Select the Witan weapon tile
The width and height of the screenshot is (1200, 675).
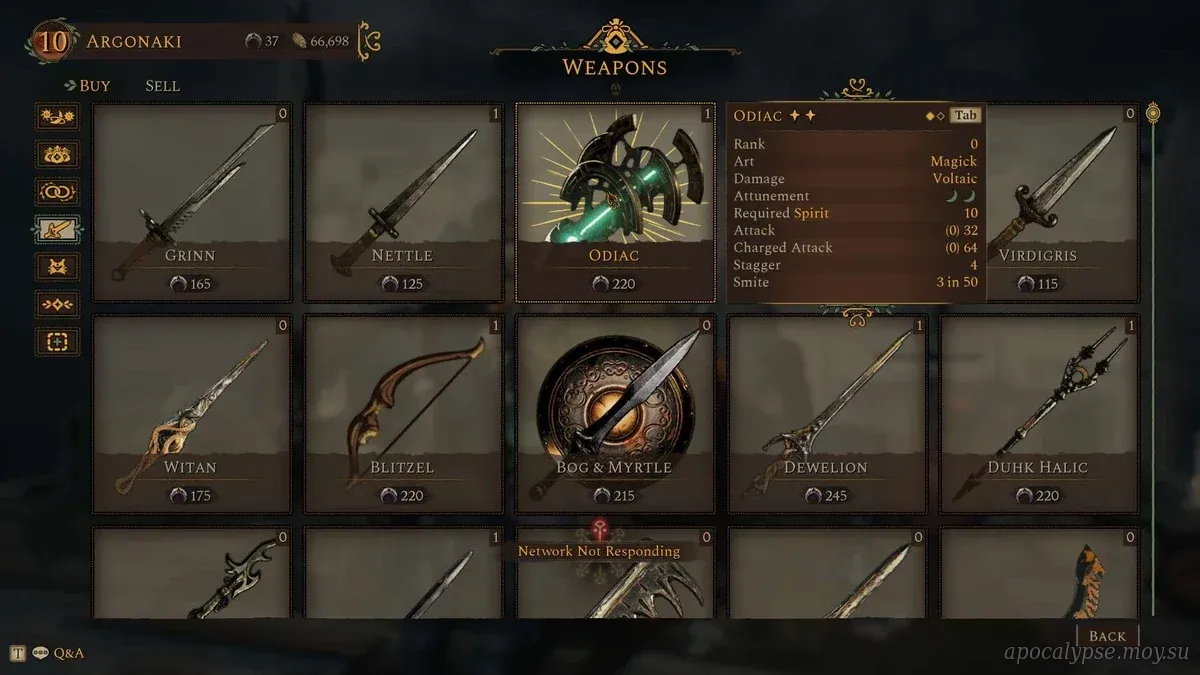tap(192, 413)
